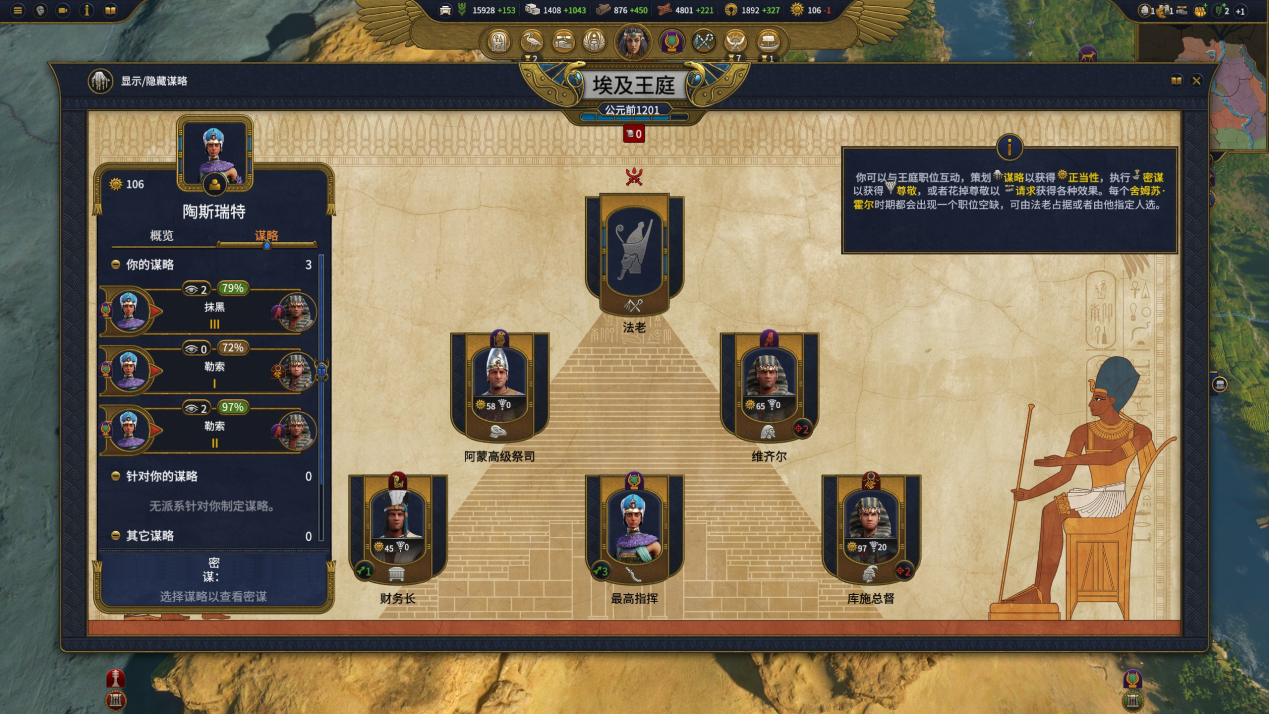Open the book icon beside close button
This screenshot has width=1269, height=714.
click(1176, 81)
